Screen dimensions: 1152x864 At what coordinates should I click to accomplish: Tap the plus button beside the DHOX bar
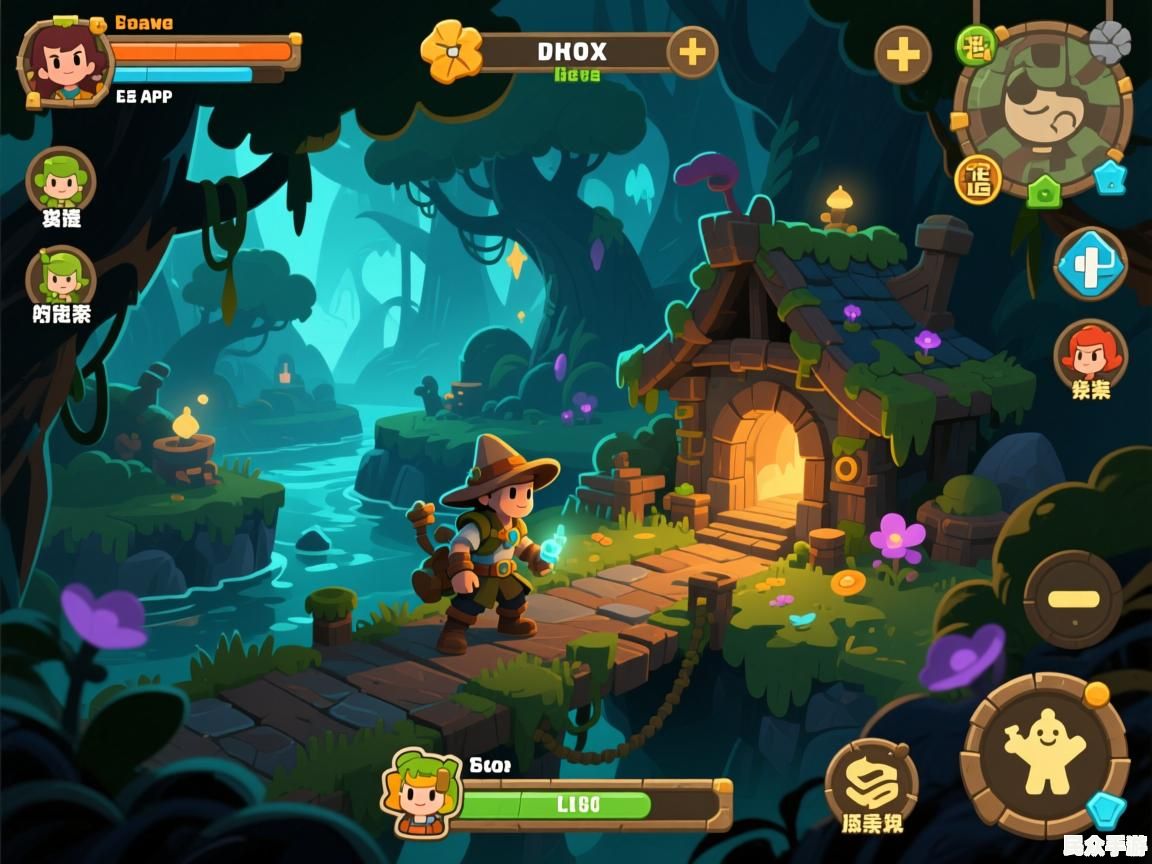click(692, 51)
